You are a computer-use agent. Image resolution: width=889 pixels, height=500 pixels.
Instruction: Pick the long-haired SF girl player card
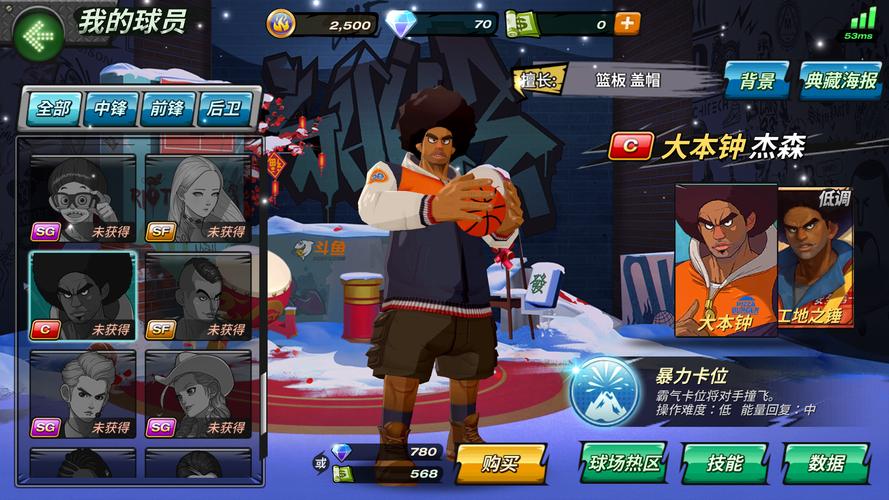[x=197, y=198]
